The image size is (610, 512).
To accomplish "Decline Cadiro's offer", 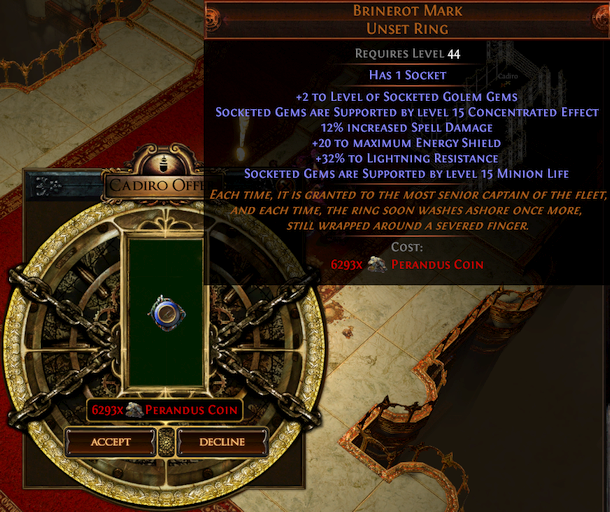I will click(x=222, y=442).
